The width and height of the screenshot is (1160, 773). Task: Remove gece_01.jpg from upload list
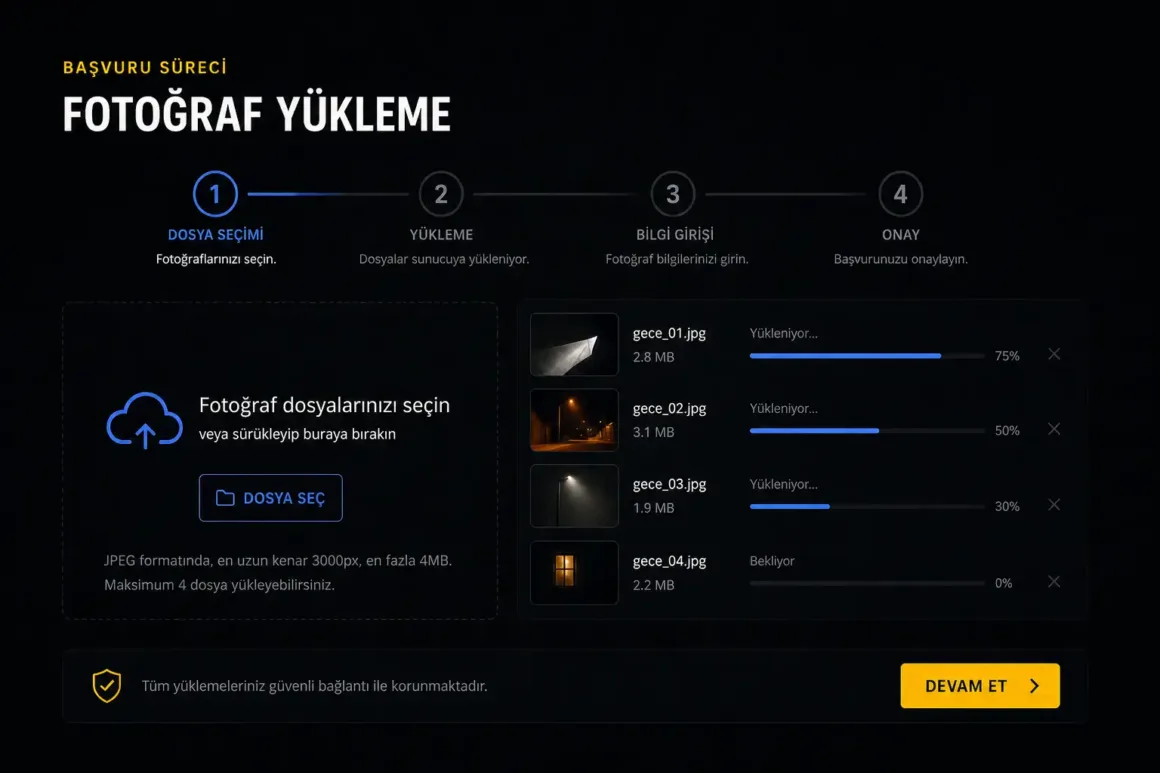pos(1054,354)
